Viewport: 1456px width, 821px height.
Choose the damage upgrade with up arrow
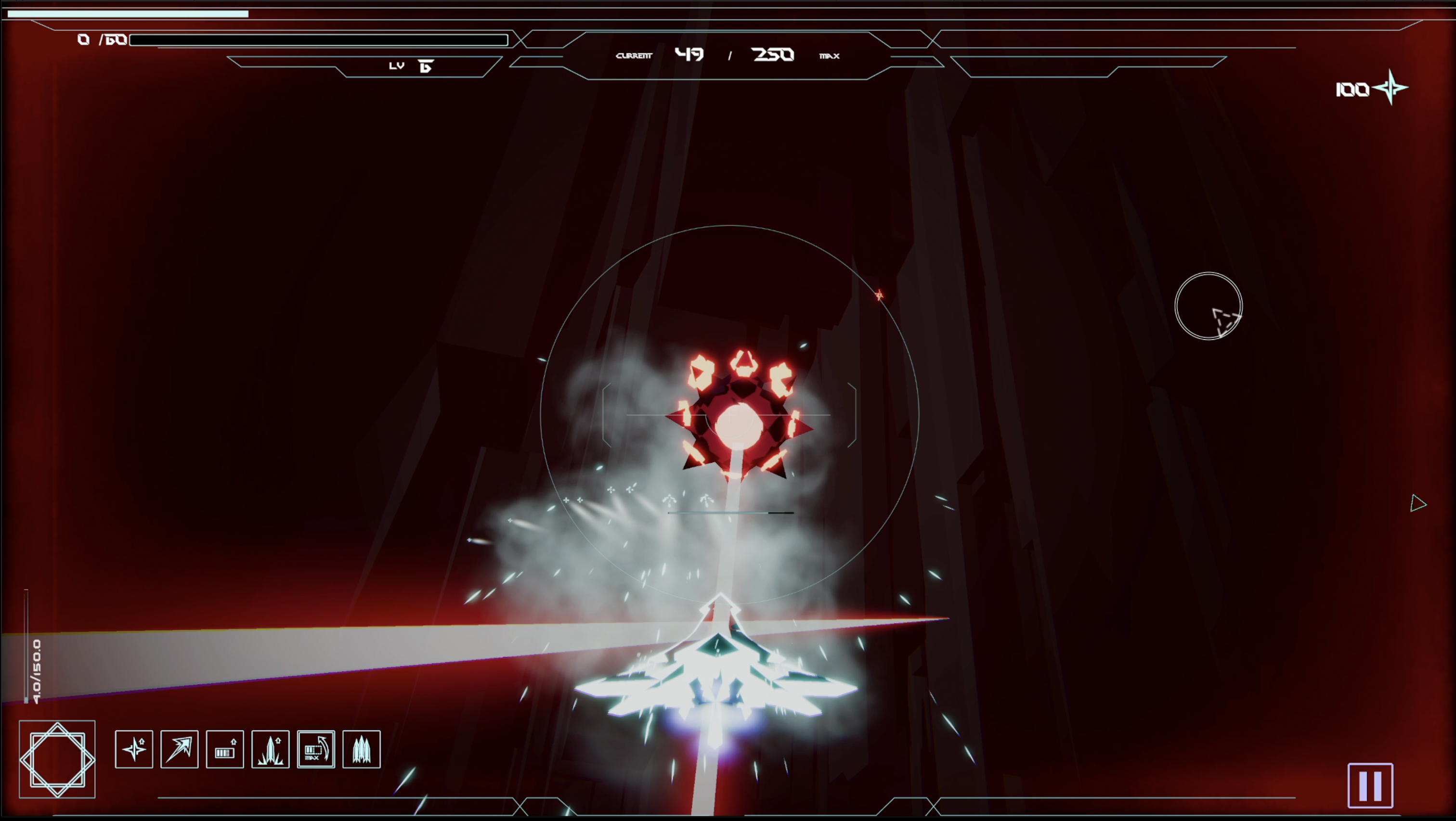coord(134,749)
